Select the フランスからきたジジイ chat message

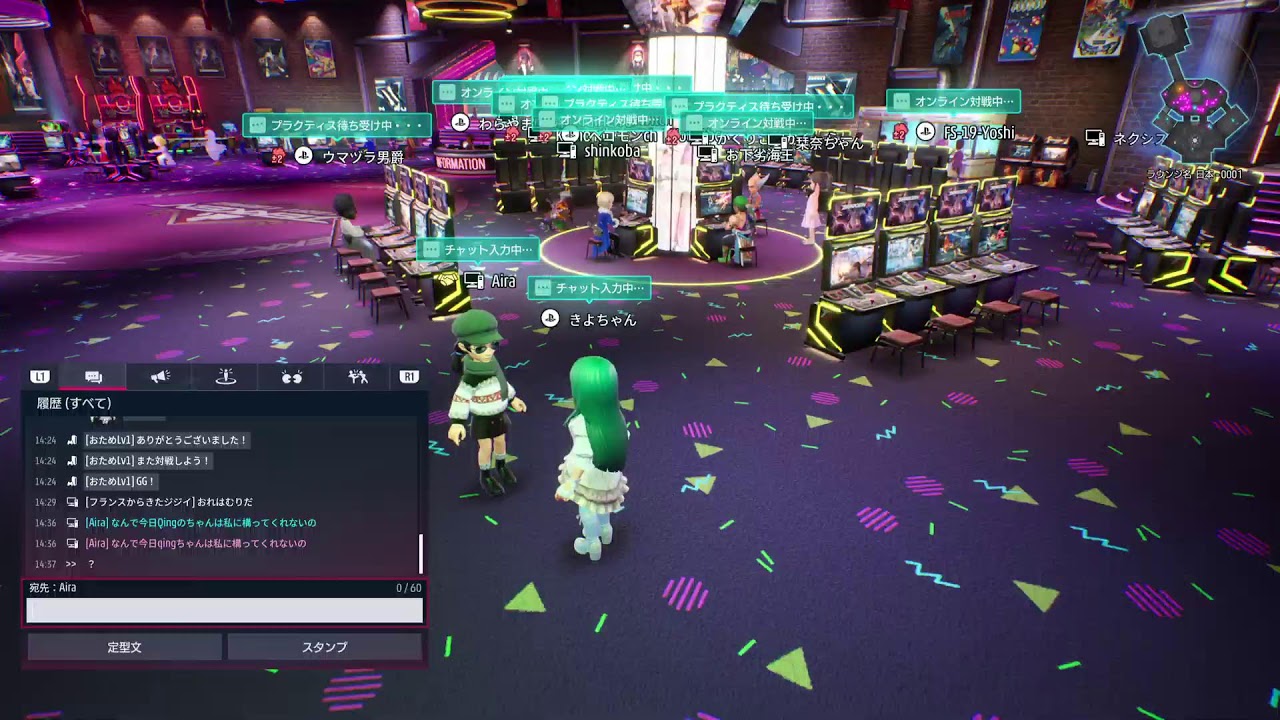pyautogui.click(x=168, y=502)
